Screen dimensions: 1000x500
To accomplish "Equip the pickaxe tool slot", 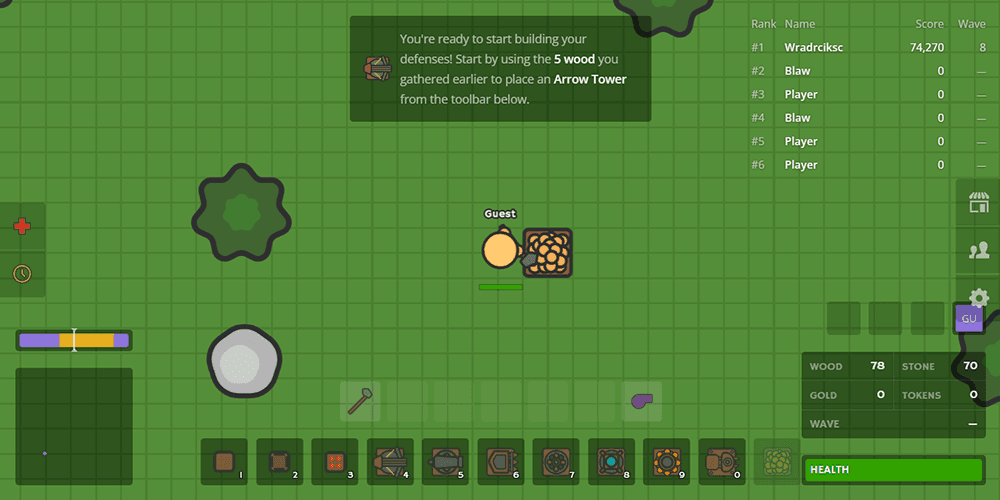I will point(362,401).
